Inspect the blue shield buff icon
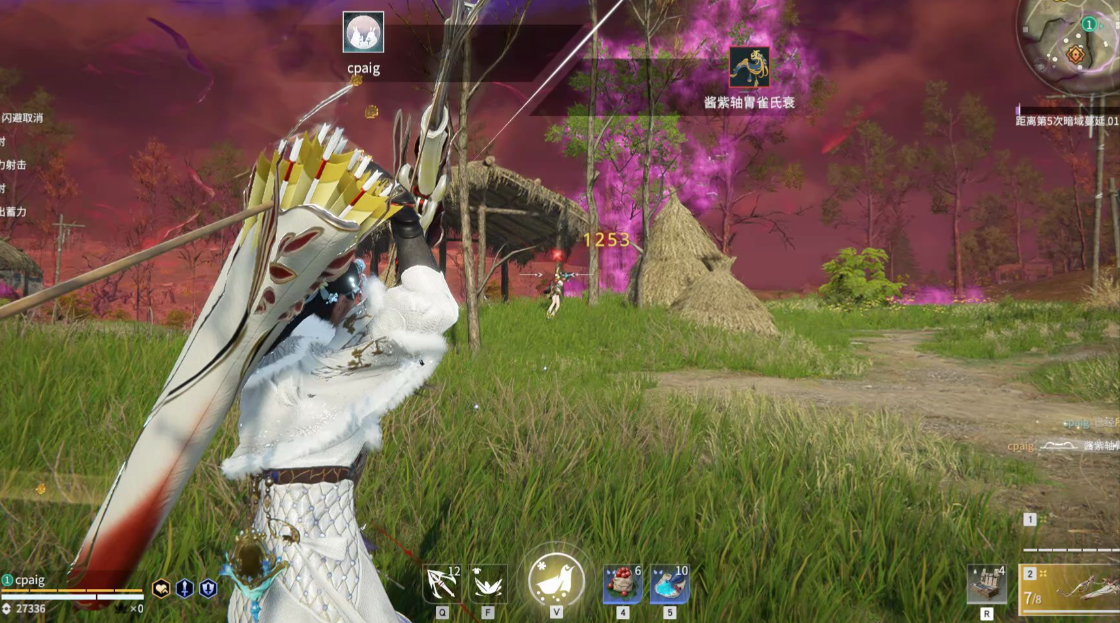Screen dimensions: 1120x623 pyautogui.click(x=208, y=588)
